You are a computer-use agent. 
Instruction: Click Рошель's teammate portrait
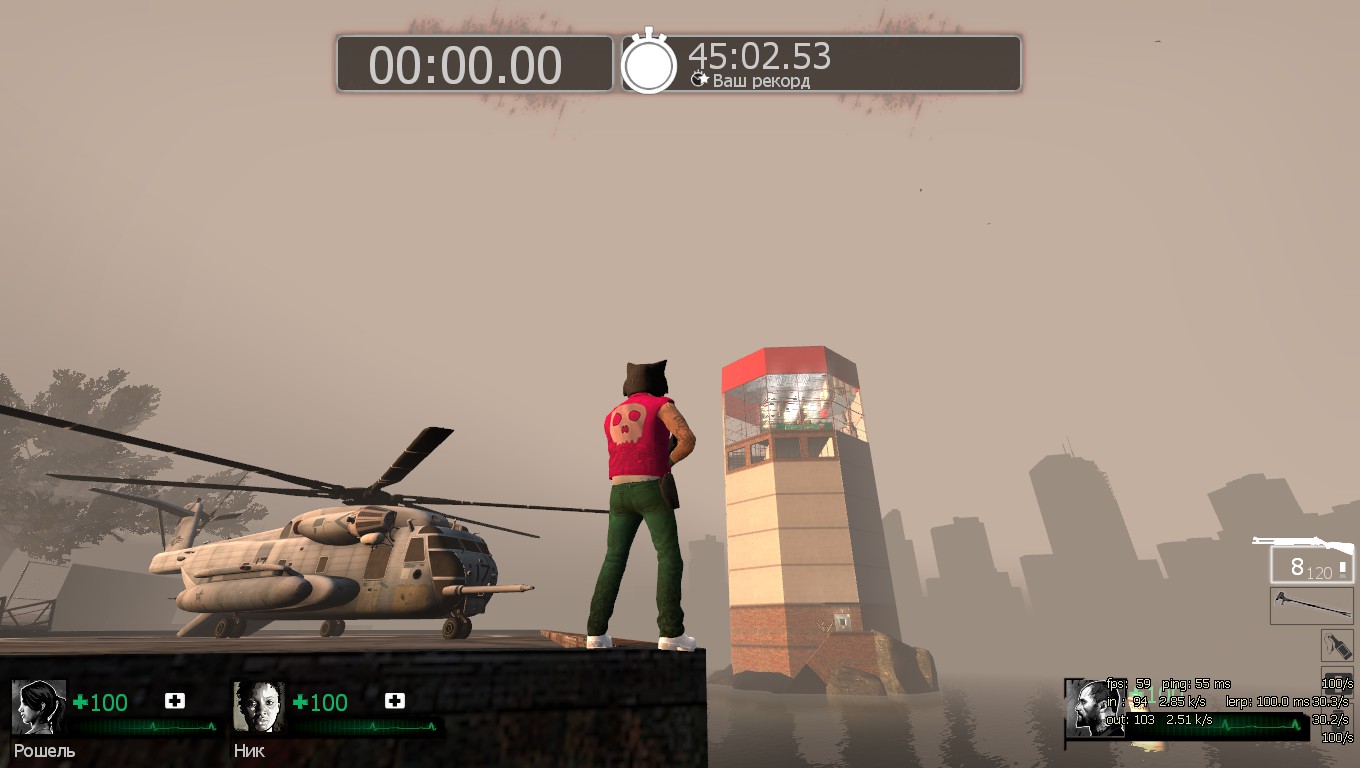pyautogui.click(x=39, y=707)
